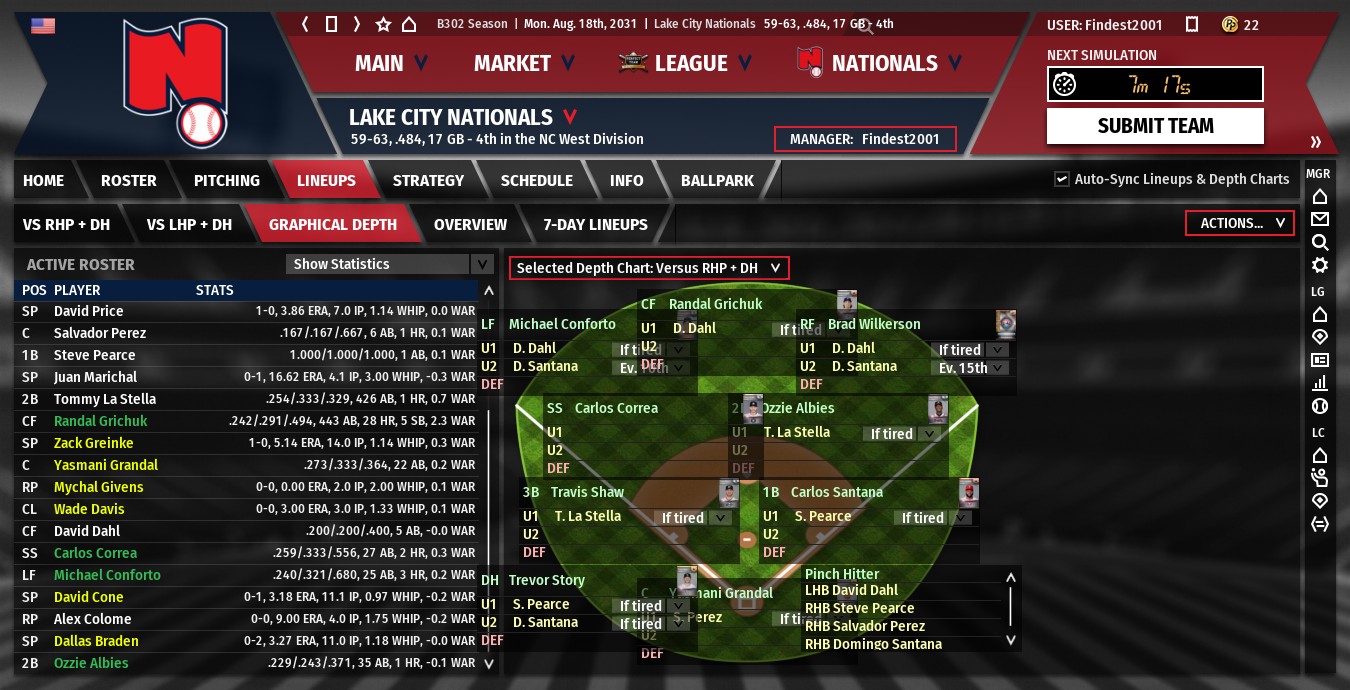The height and width of the screenshot is (690, 1350).
Task: Switch to the PITCHING tab
Action: 226,181
